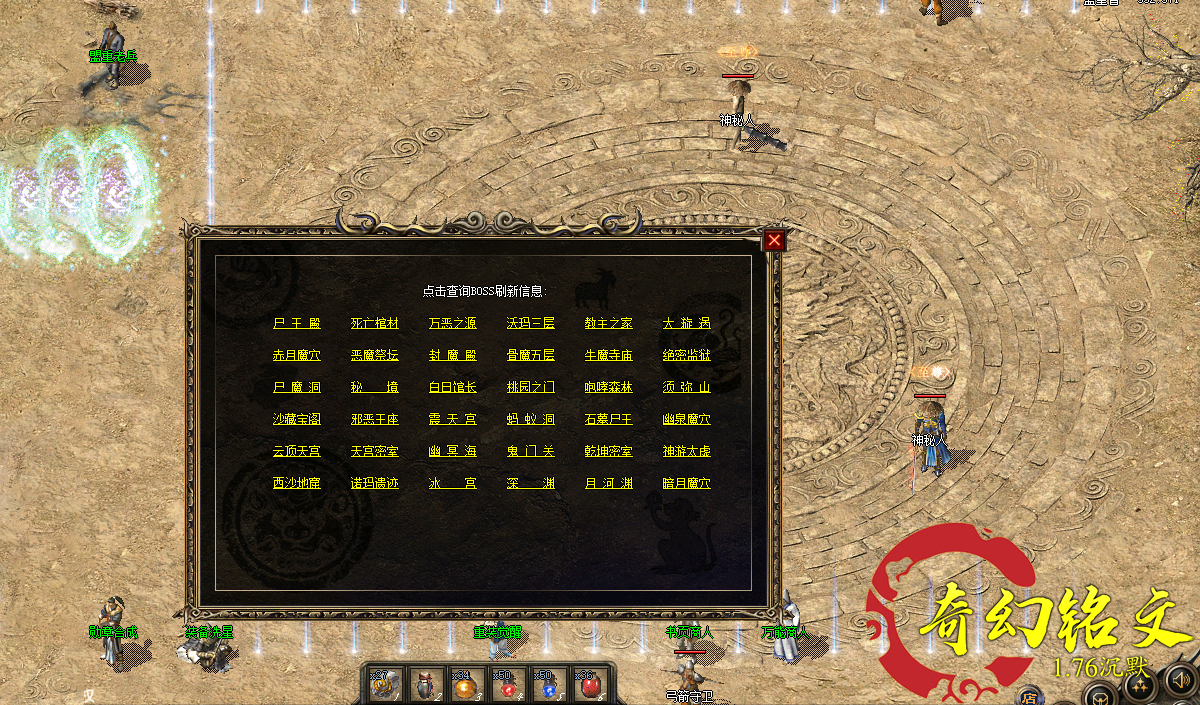
Task: Choose the 石墓尸王 link
Action: coord(609,419)
